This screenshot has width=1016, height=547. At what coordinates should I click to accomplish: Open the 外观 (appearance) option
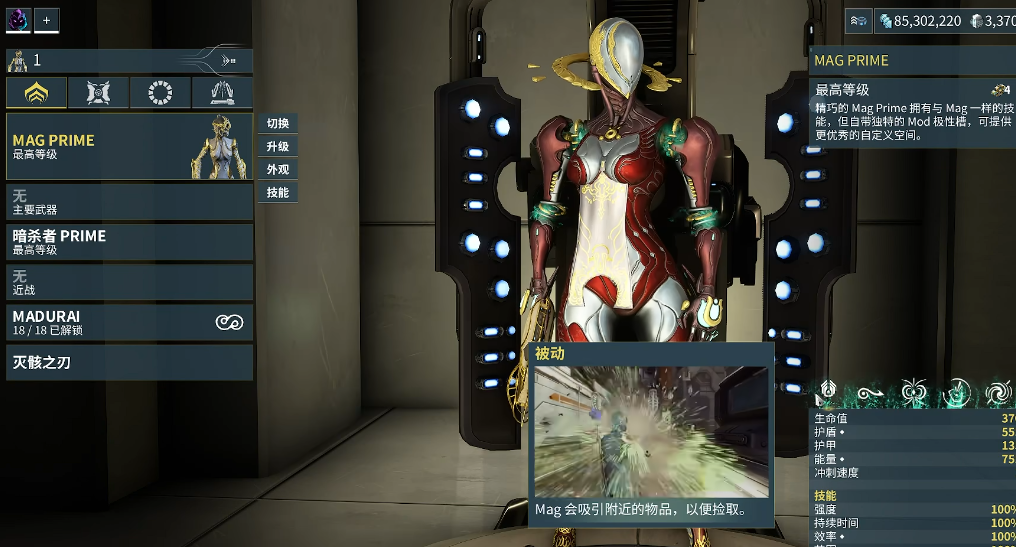(278, 170)
